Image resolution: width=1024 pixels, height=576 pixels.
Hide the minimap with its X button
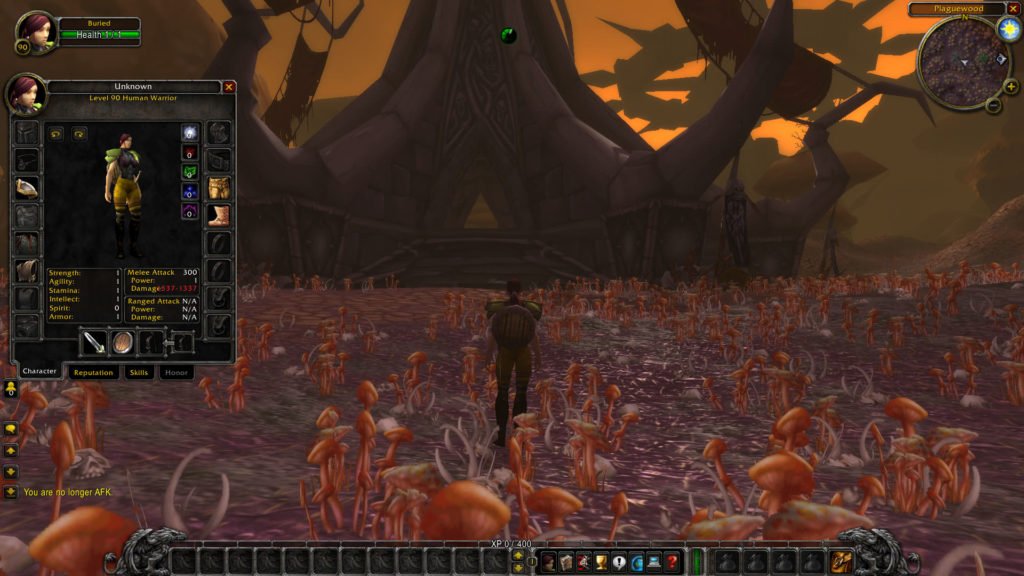1012,9
